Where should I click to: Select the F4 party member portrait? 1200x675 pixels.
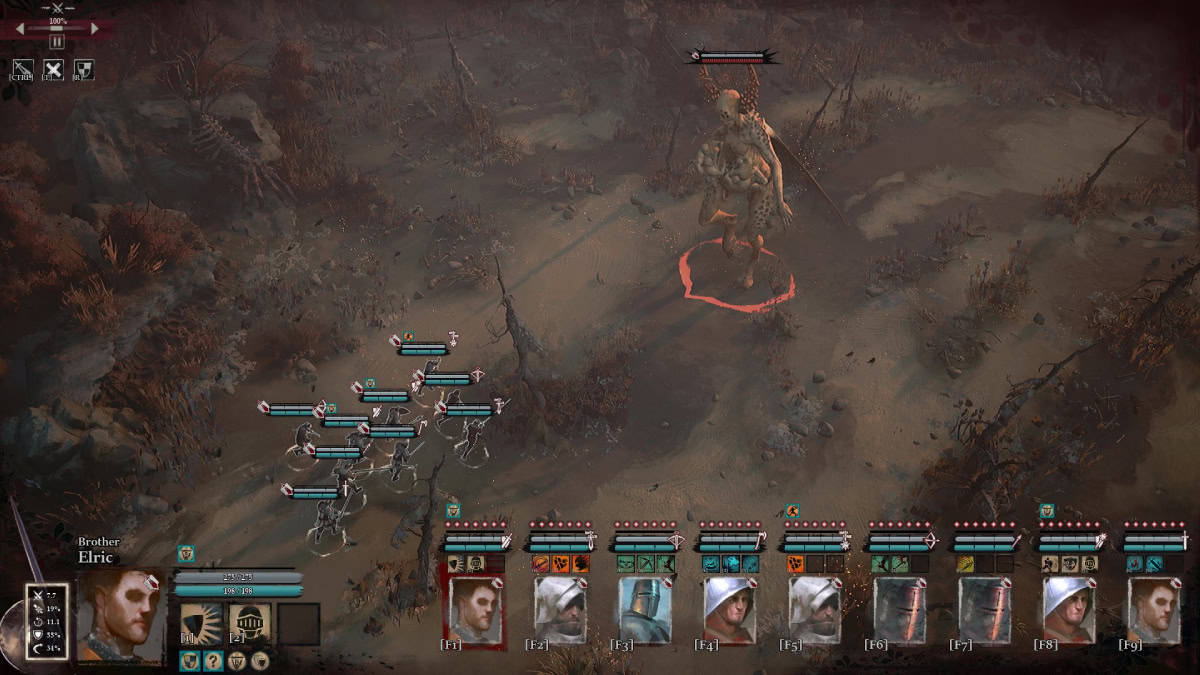click(x=730, y=607)
